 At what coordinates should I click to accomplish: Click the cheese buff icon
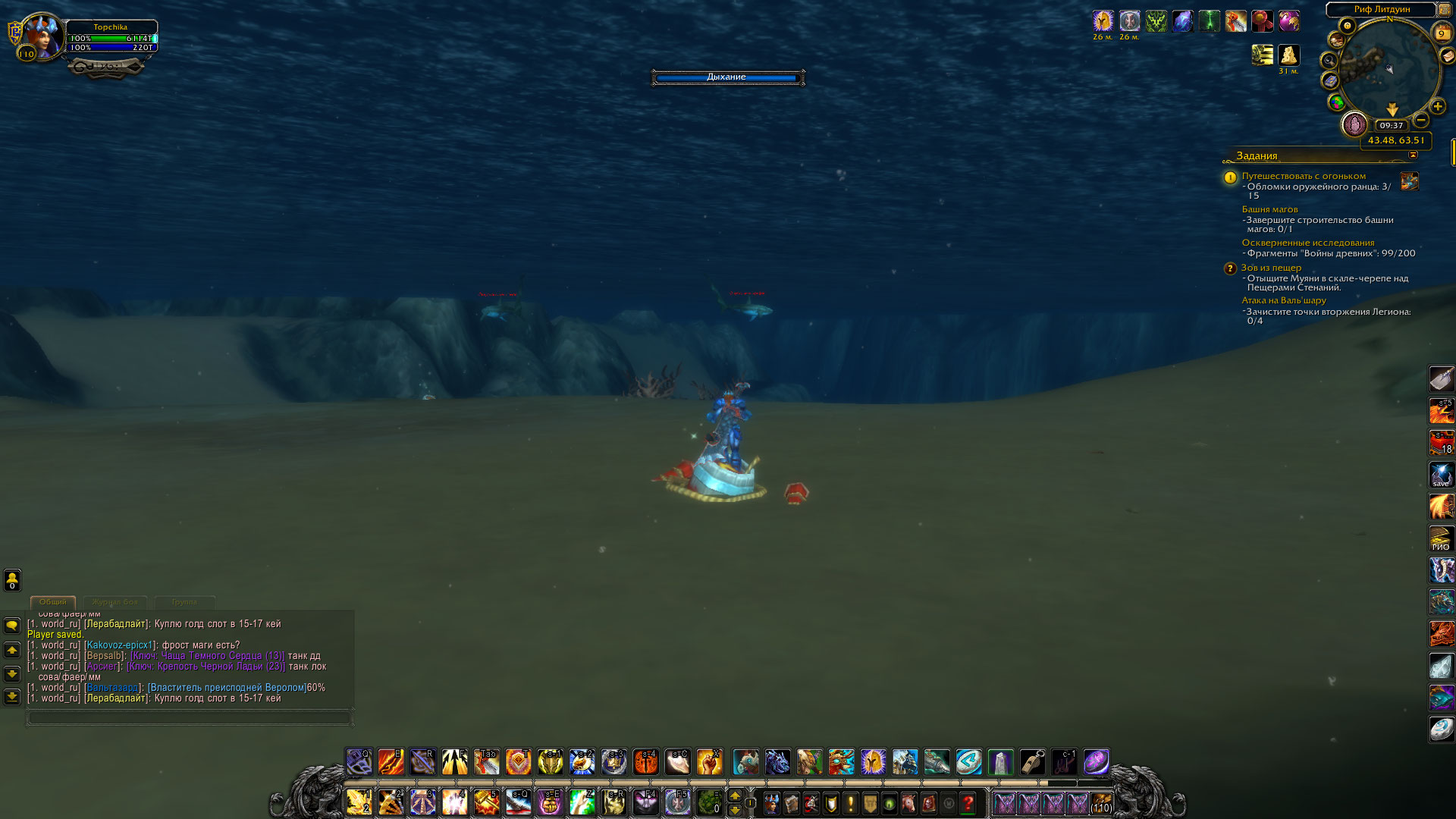tap(1288, 55)
